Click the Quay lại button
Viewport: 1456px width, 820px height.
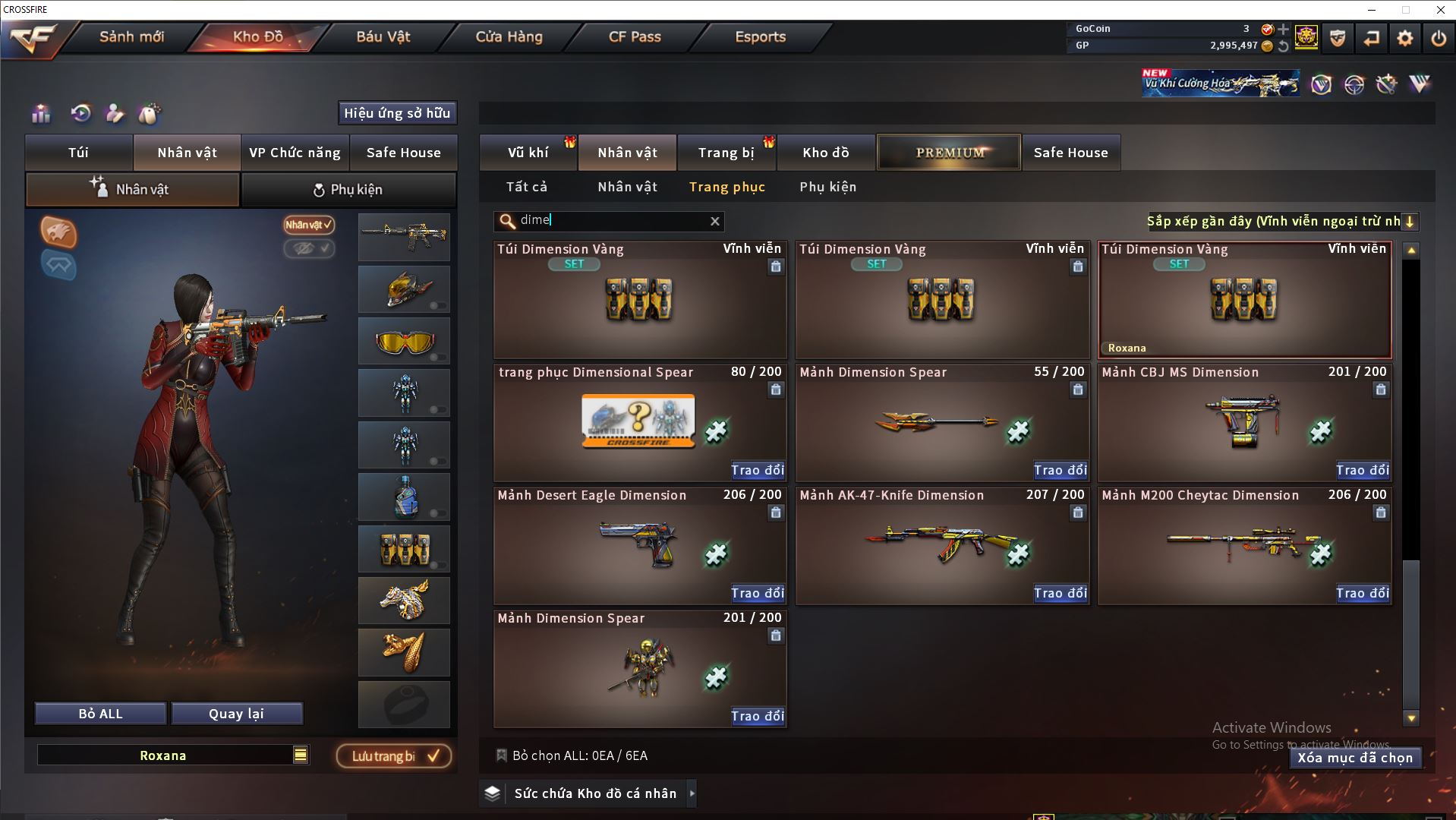(x=236, y=714)
